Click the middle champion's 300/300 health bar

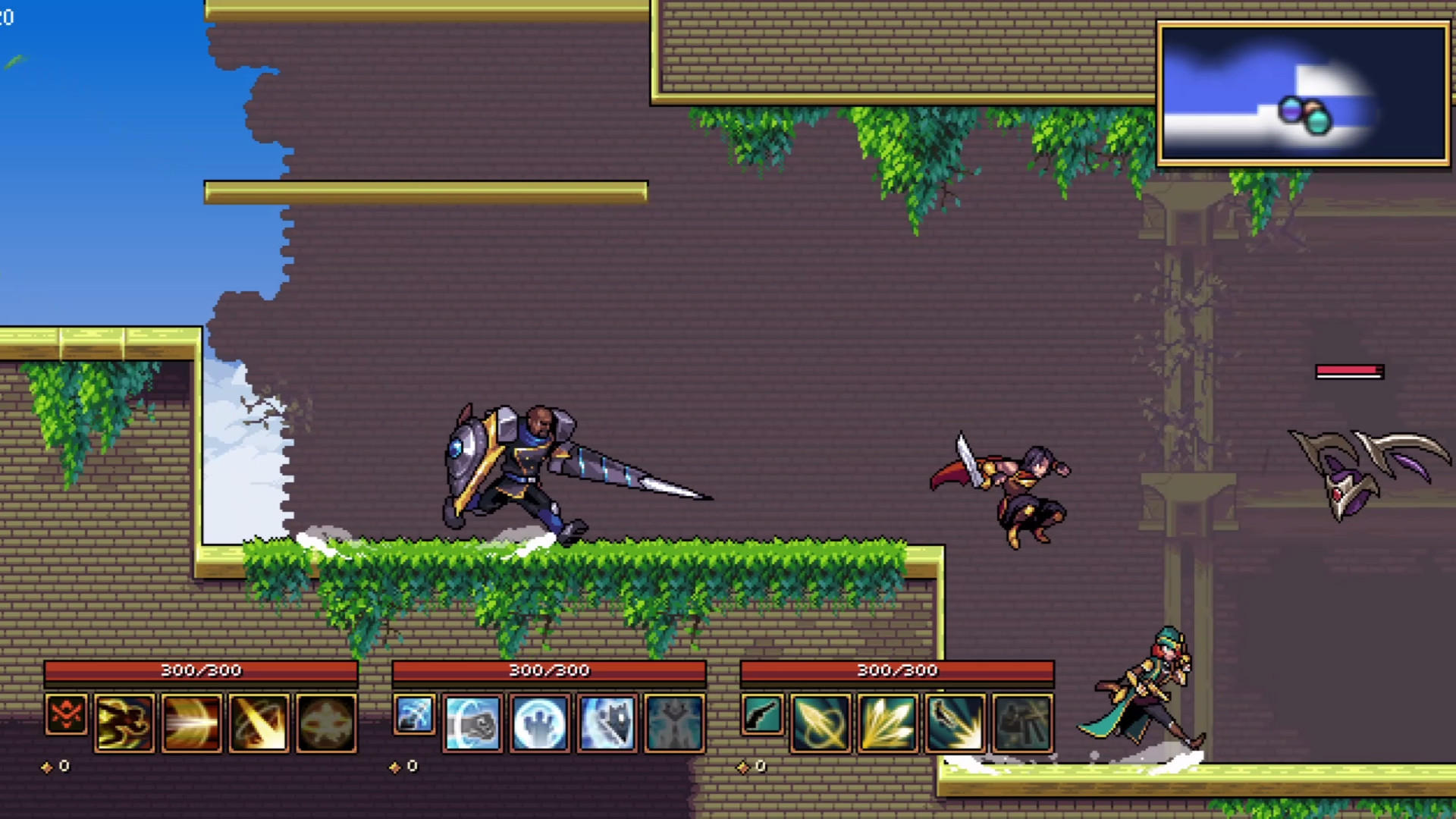click(x=548, y=670)
